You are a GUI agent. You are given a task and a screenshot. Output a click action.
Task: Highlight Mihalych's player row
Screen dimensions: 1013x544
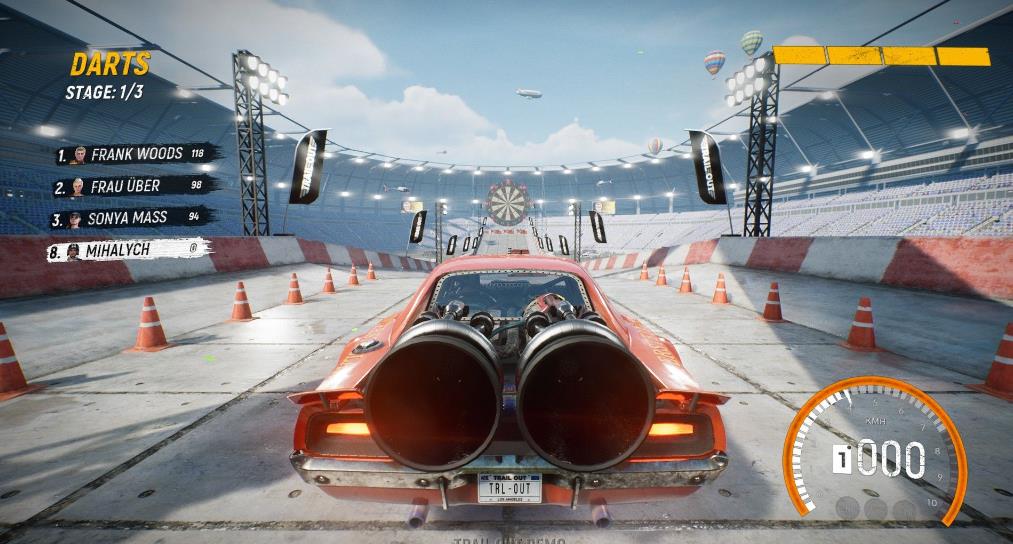[x=128, y=250]
